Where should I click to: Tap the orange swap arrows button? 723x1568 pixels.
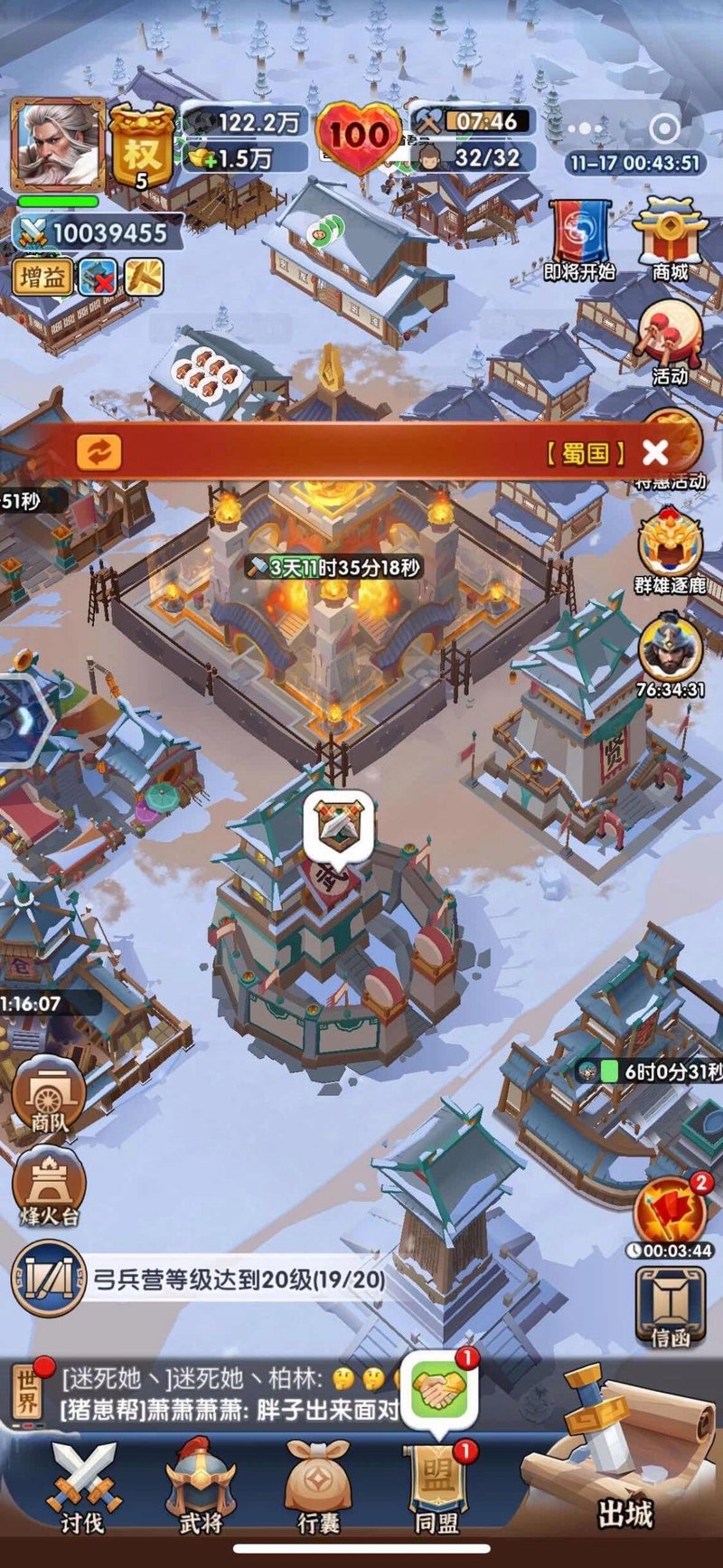point(99,451)
